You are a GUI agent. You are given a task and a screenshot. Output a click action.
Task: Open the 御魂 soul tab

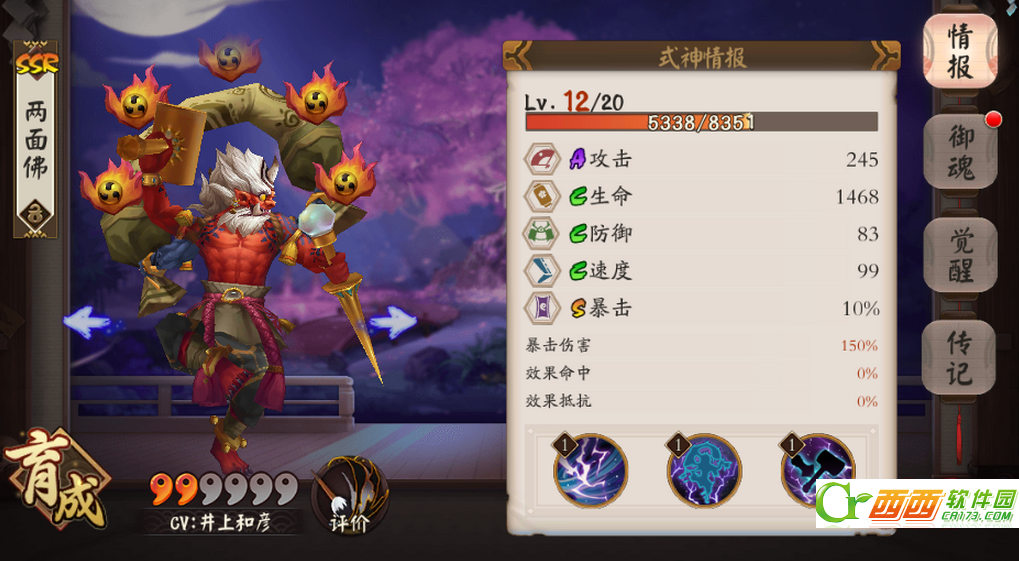click(x=959, y=153)
